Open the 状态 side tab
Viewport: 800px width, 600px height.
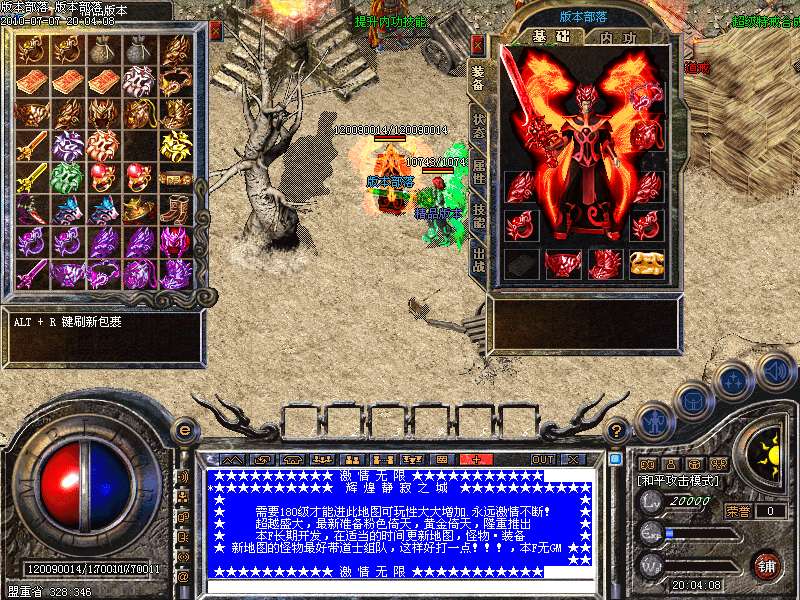click(x=478, y=125)
